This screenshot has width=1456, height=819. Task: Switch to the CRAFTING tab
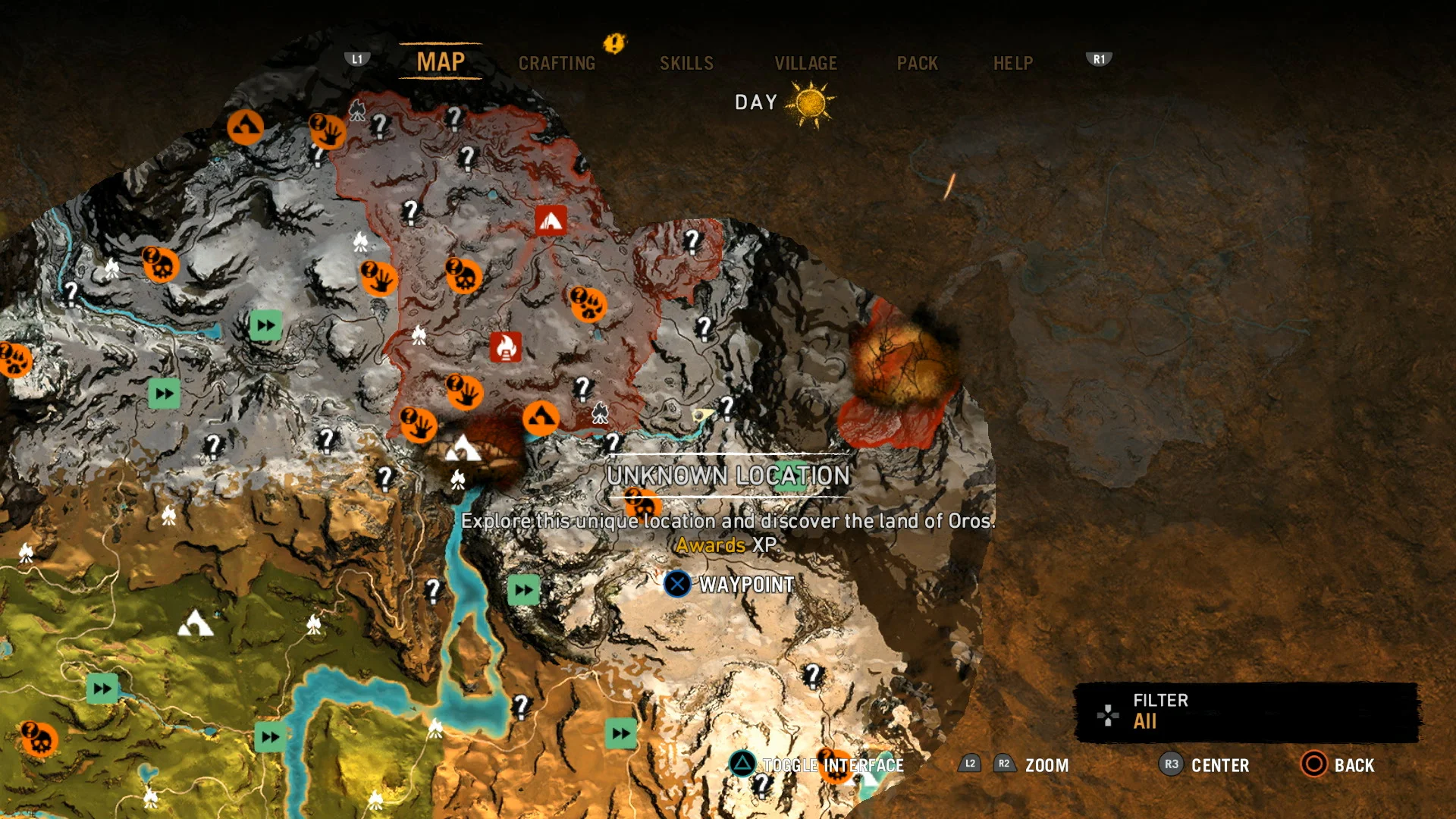557,63
